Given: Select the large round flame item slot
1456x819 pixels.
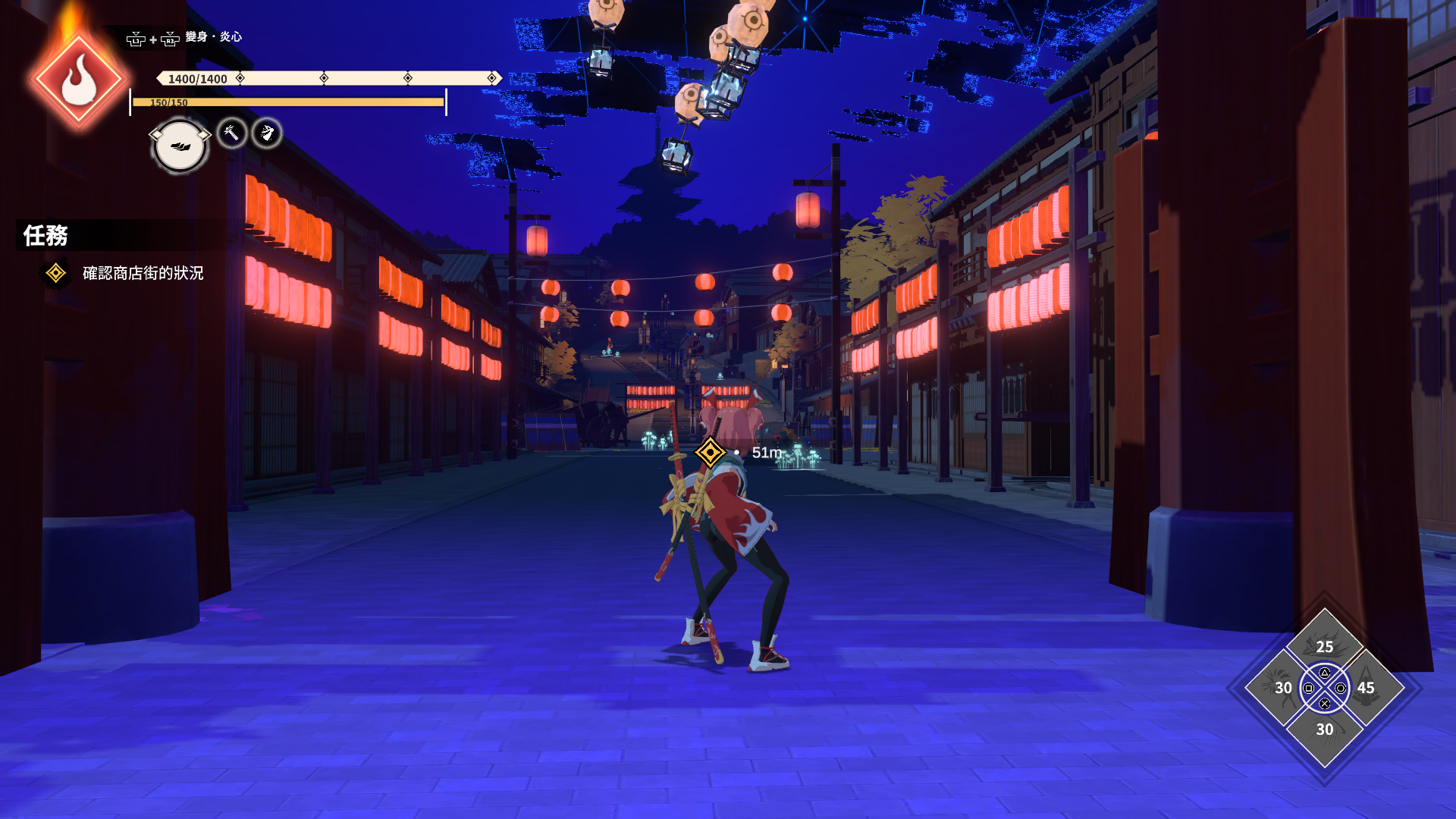Looking at the screenshot, I should pyautogui.click(x=180, y=146).
